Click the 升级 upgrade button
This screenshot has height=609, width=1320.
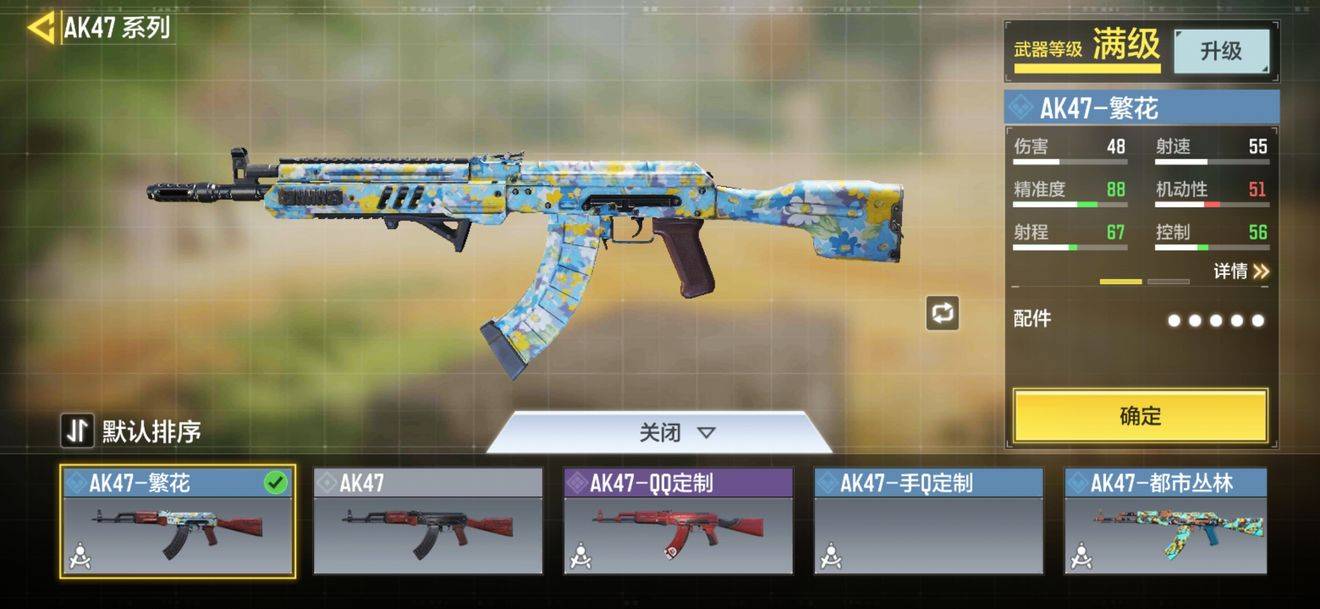point(1221,51)
